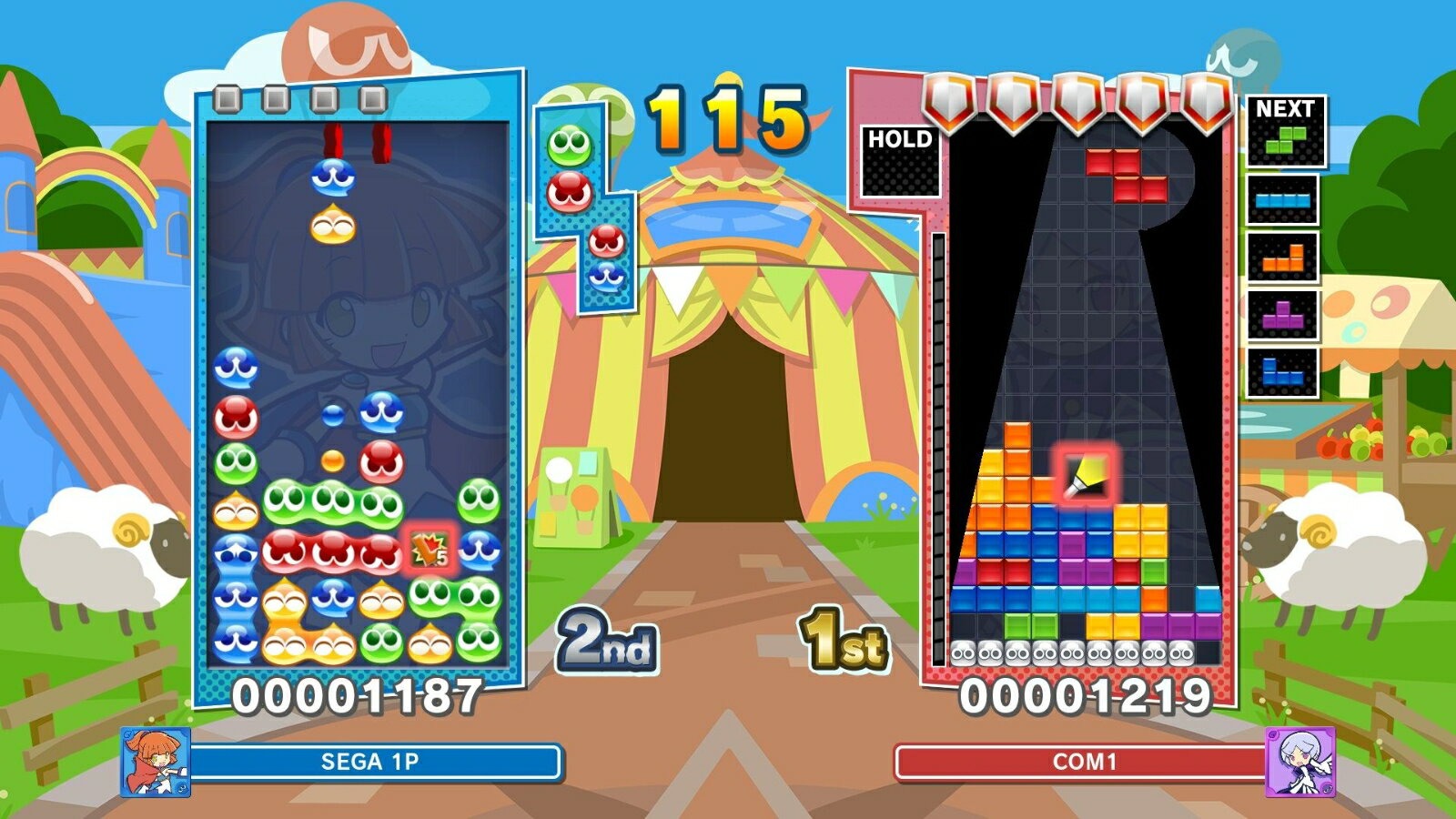
Task: Click the garbage Puyo counter row below the Tetris field
Action: pos(1074,652)
